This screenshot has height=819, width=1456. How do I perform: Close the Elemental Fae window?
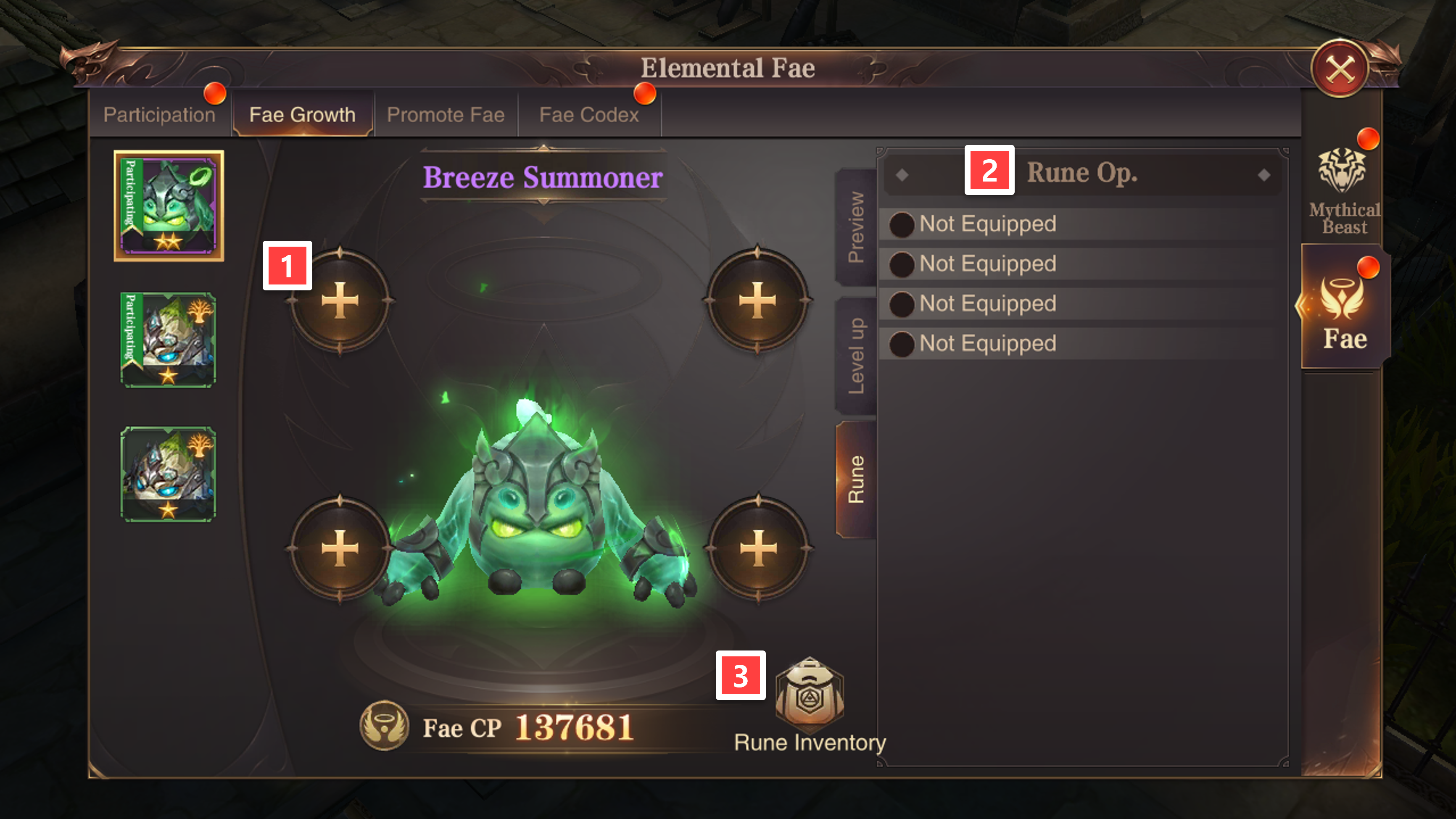click(1339, 69)
